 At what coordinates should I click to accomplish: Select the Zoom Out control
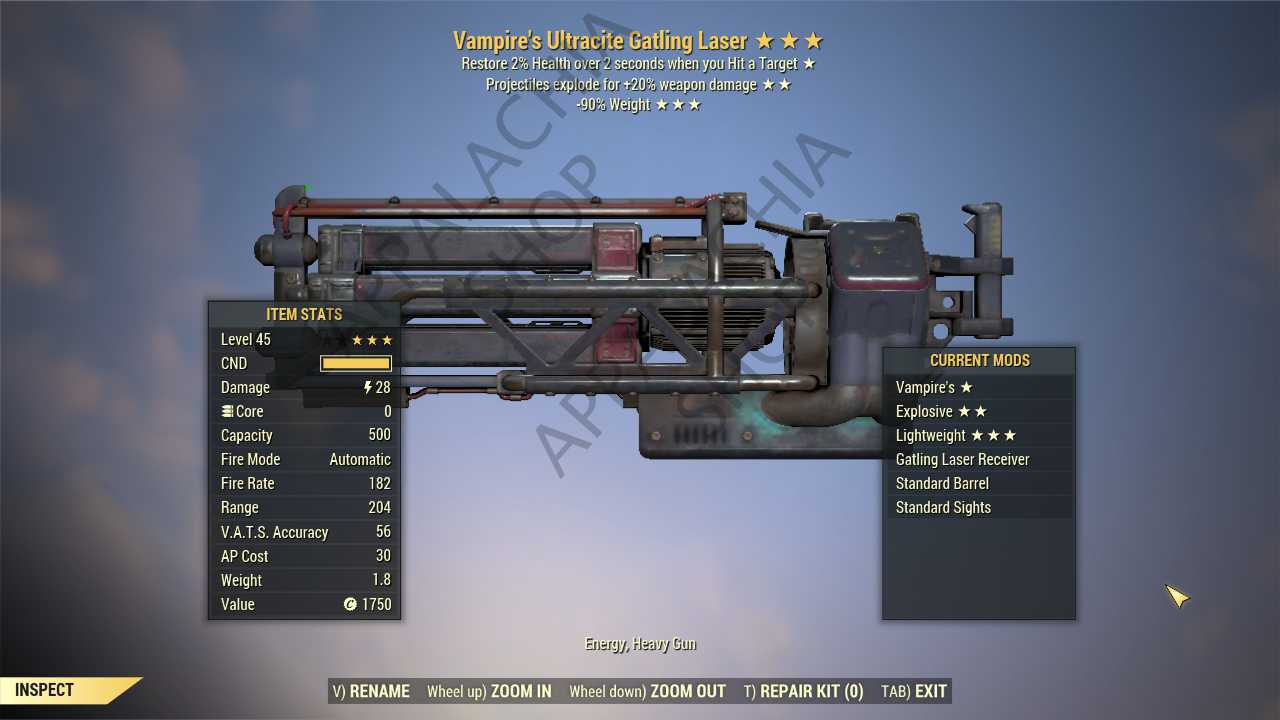pos(647,691)
